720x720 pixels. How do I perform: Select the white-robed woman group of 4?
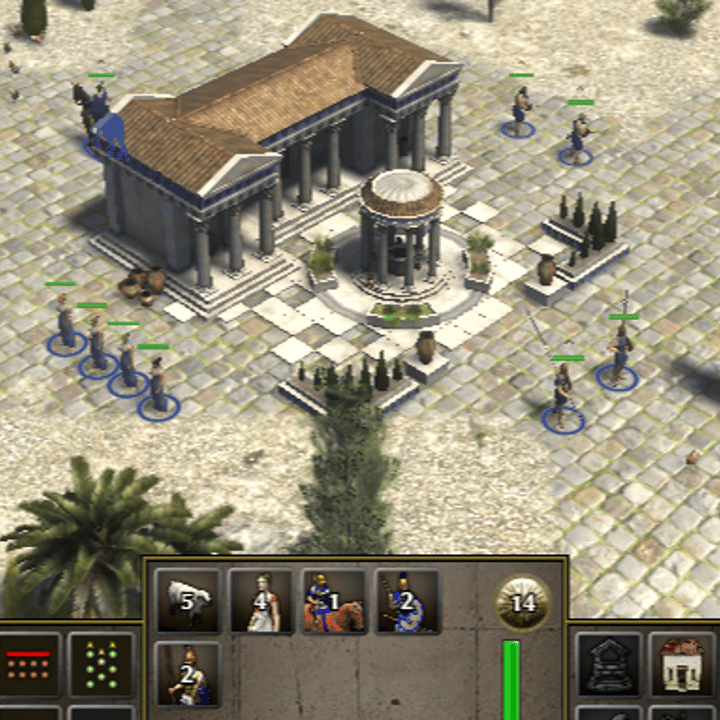click(x=261, y=601)
